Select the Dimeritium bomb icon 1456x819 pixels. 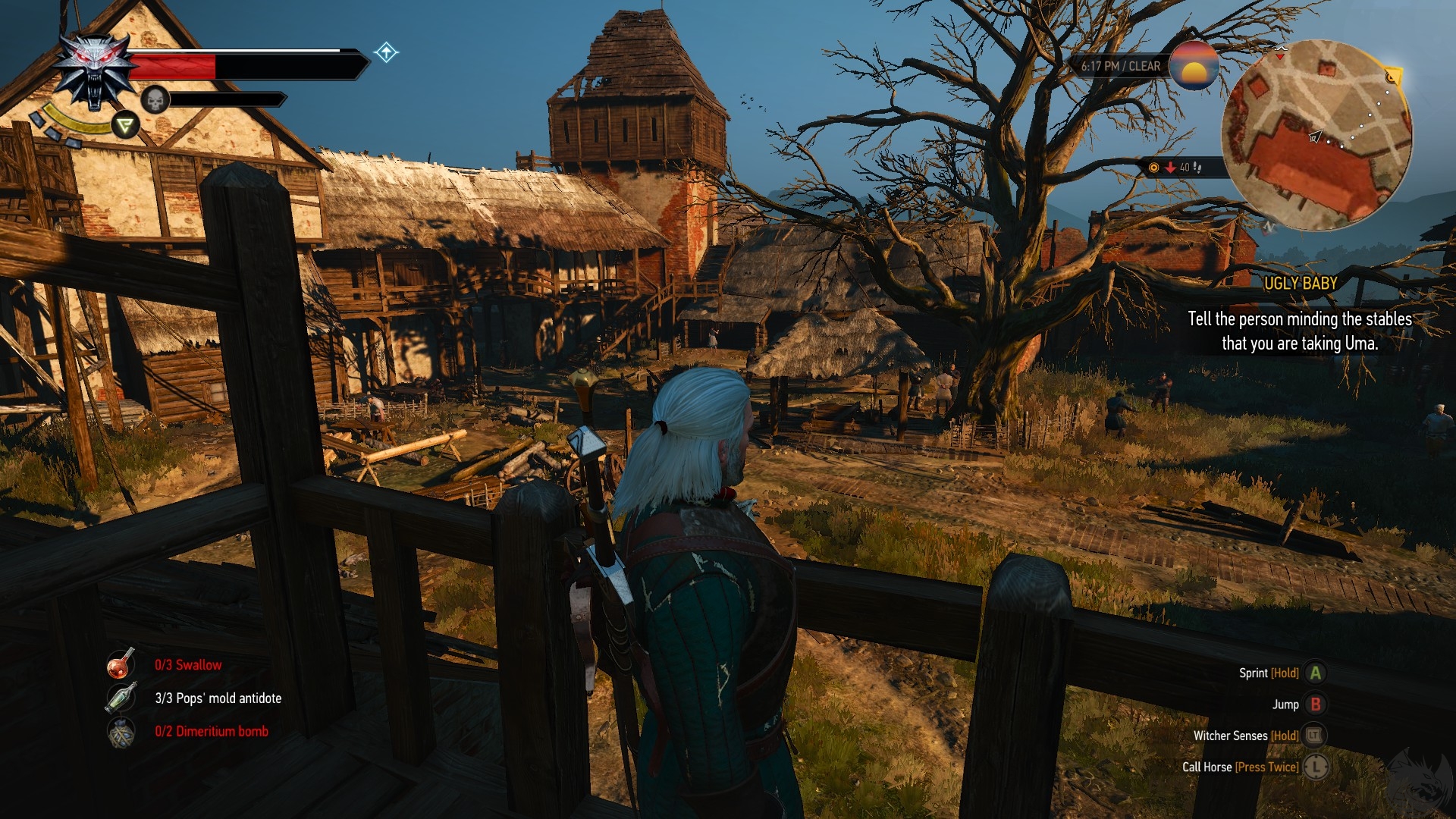[121, 732]
